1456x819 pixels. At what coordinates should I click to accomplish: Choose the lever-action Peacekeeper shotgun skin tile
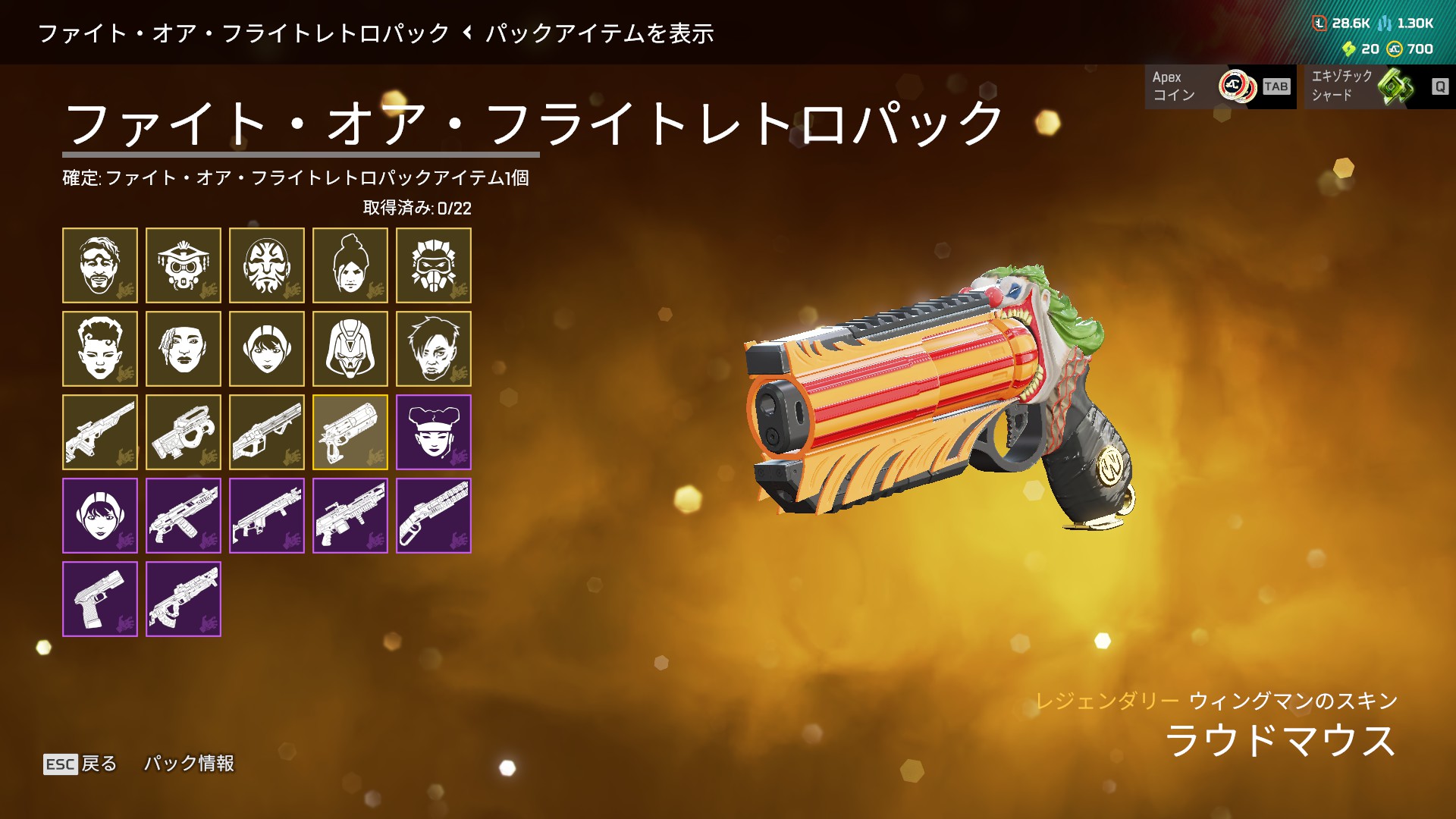433,516
